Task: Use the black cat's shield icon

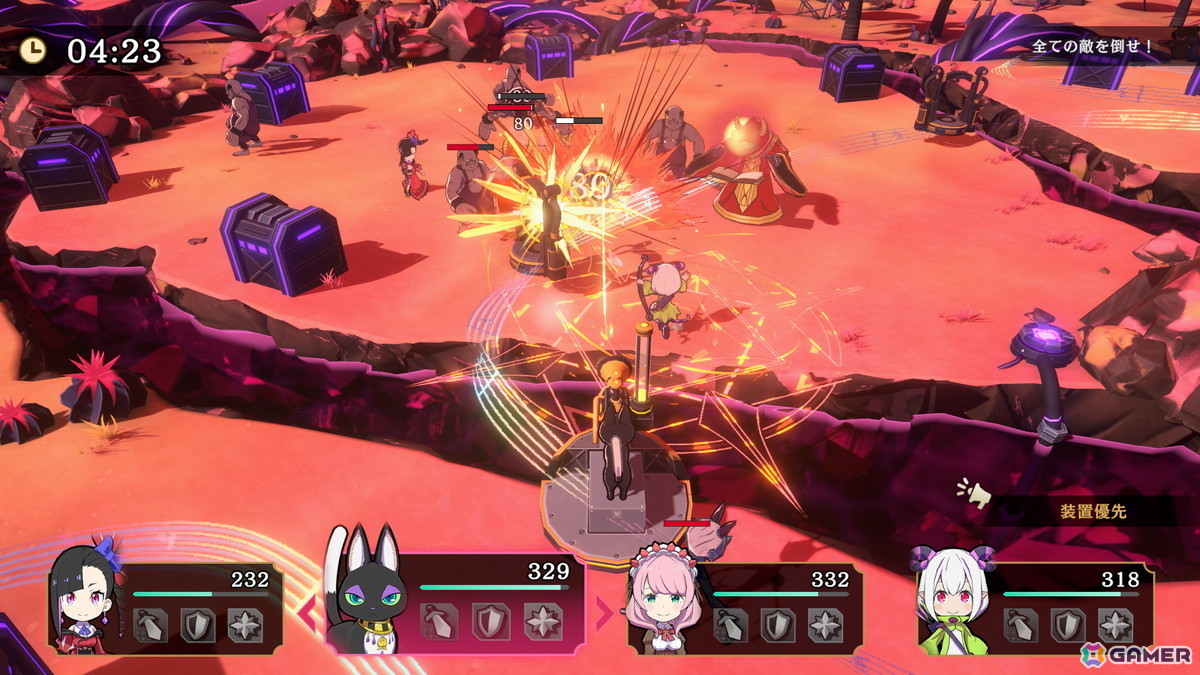Action: point(491,622)
